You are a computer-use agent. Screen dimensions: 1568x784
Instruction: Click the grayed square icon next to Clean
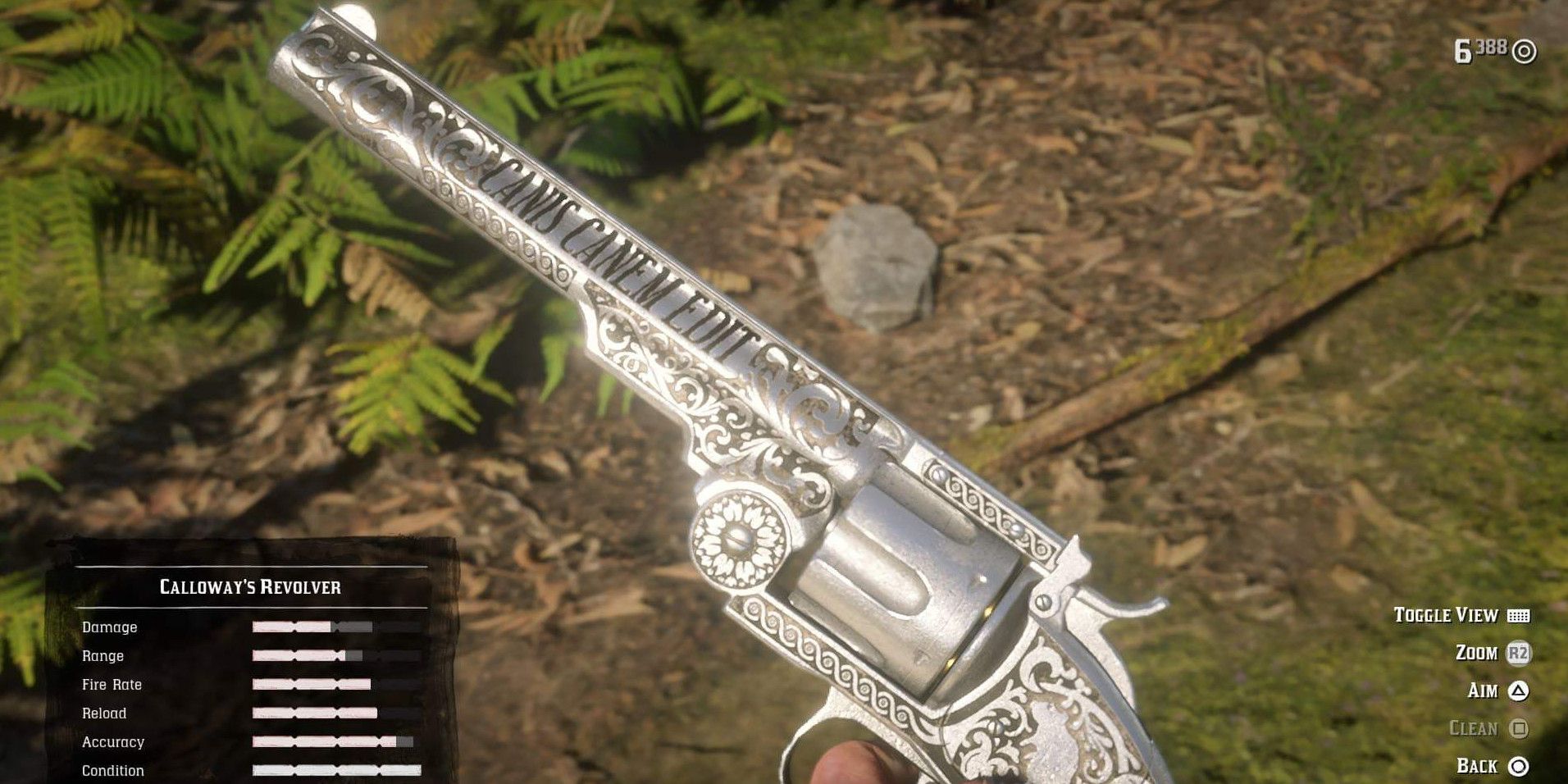tap(1518, 728)
